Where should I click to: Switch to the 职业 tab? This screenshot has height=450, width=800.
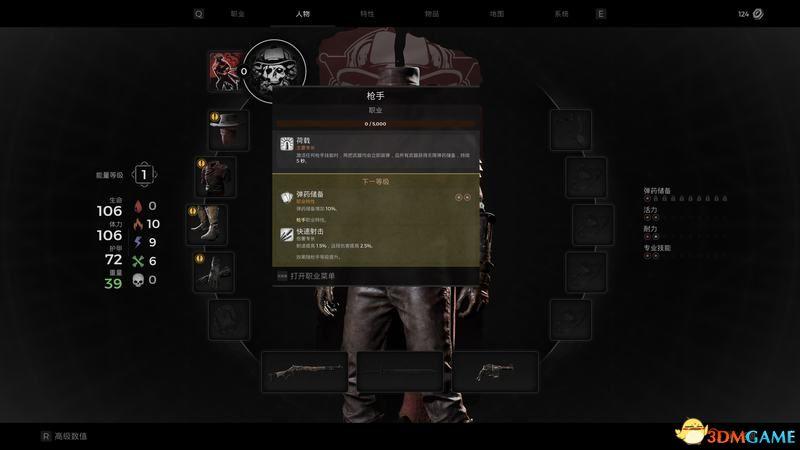point(237,14)
